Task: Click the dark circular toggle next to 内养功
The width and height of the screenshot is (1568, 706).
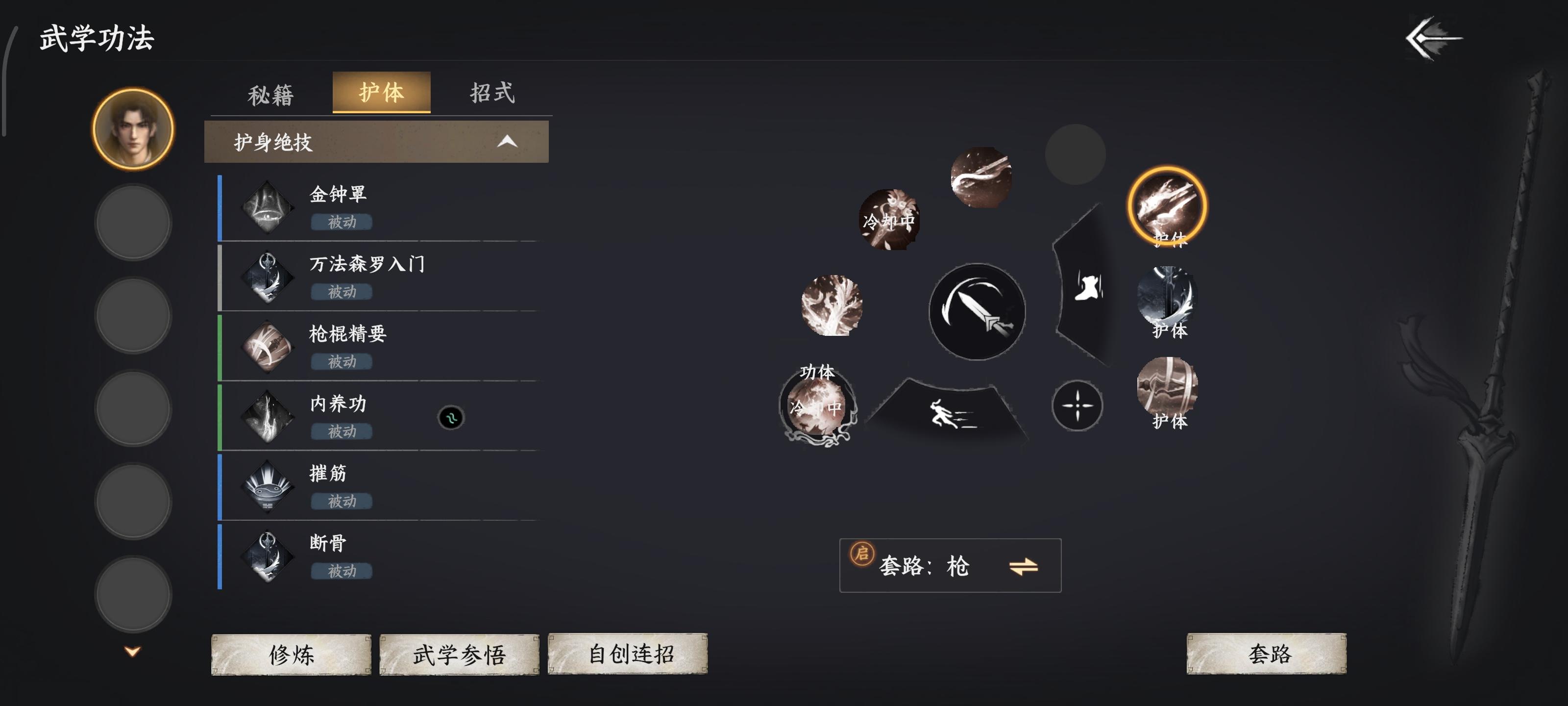Action: (451, 418)
